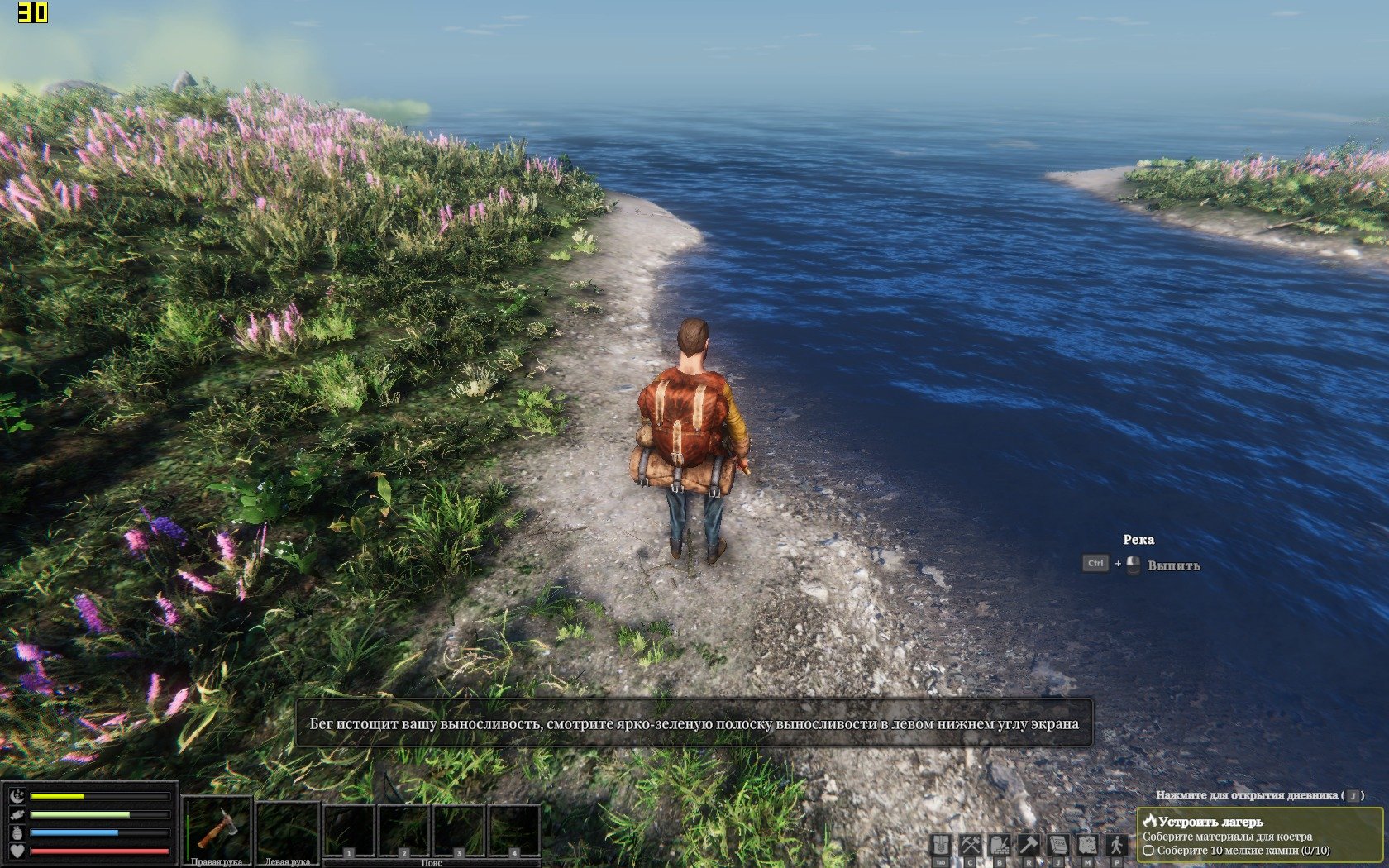Open the crafting pickaxe and hammer icon

970,846
